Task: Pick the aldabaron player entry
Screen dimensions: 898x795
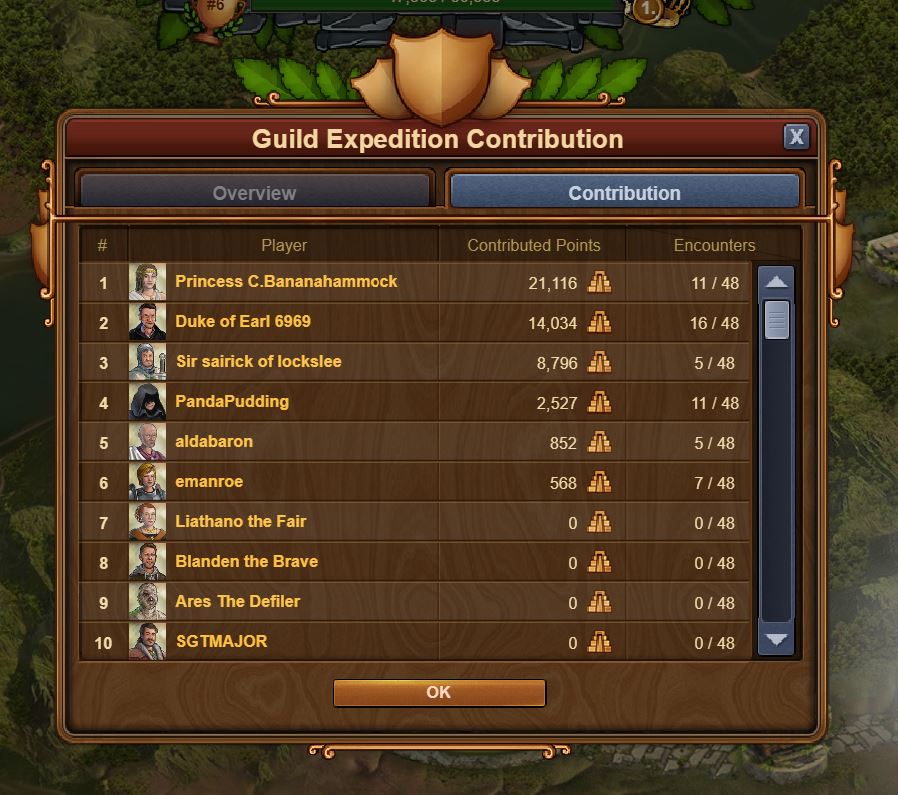Action: tap(214, 442)
